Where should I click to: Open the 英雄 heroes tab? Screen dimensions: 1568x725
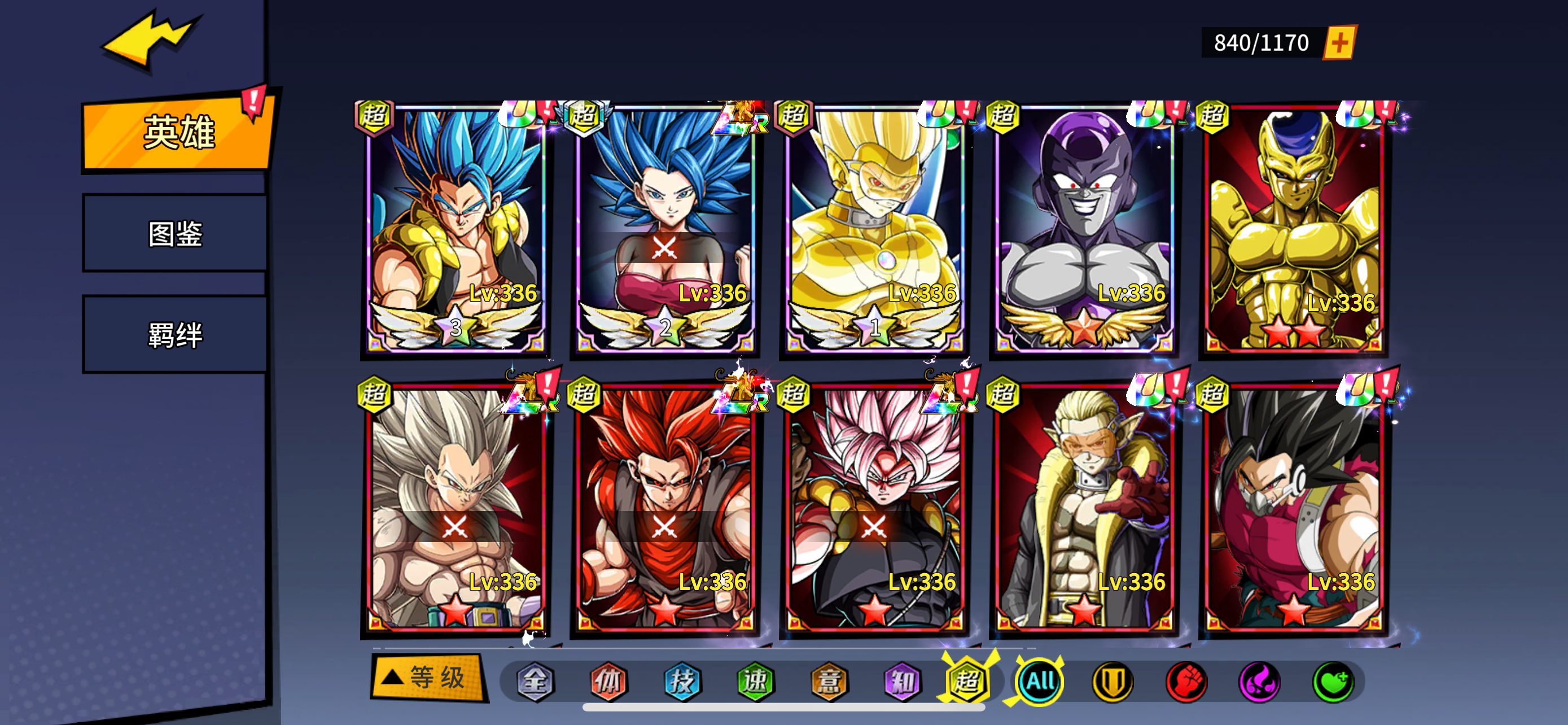[177, 132]
